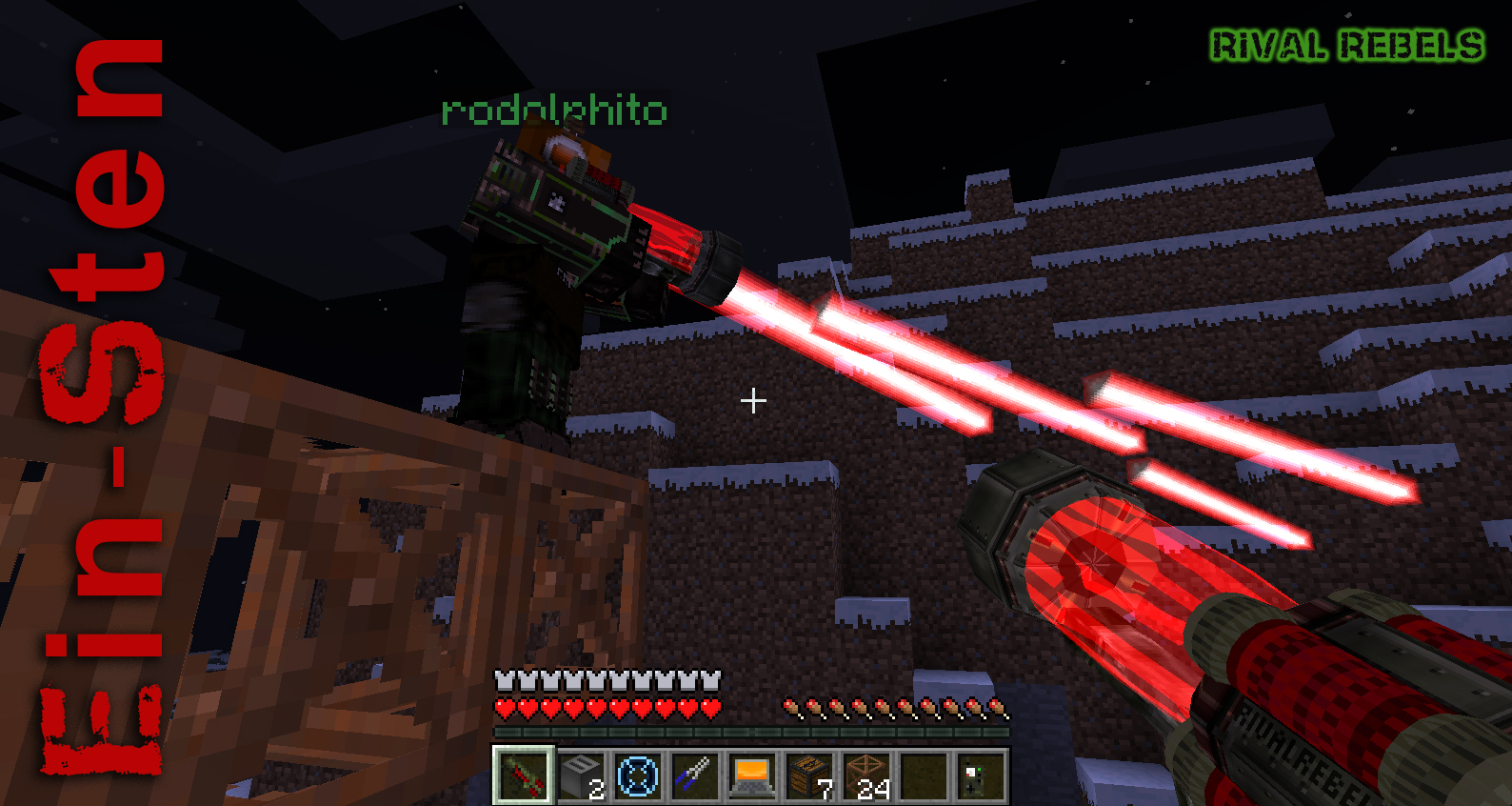Click the crosshair at screen center

coord(753,401)
